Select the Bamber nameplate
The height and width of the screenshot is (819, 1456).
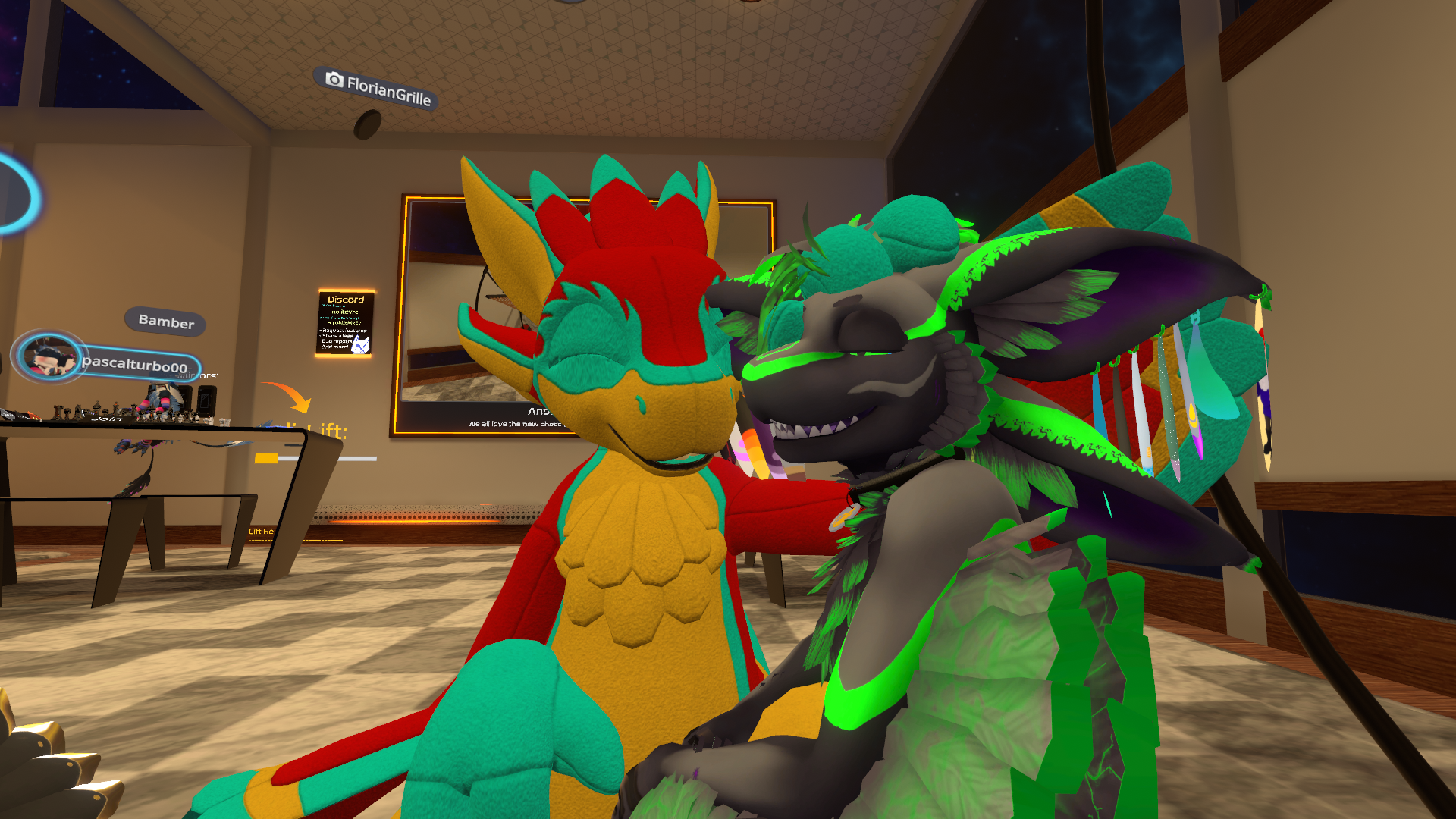coord(165,322)
